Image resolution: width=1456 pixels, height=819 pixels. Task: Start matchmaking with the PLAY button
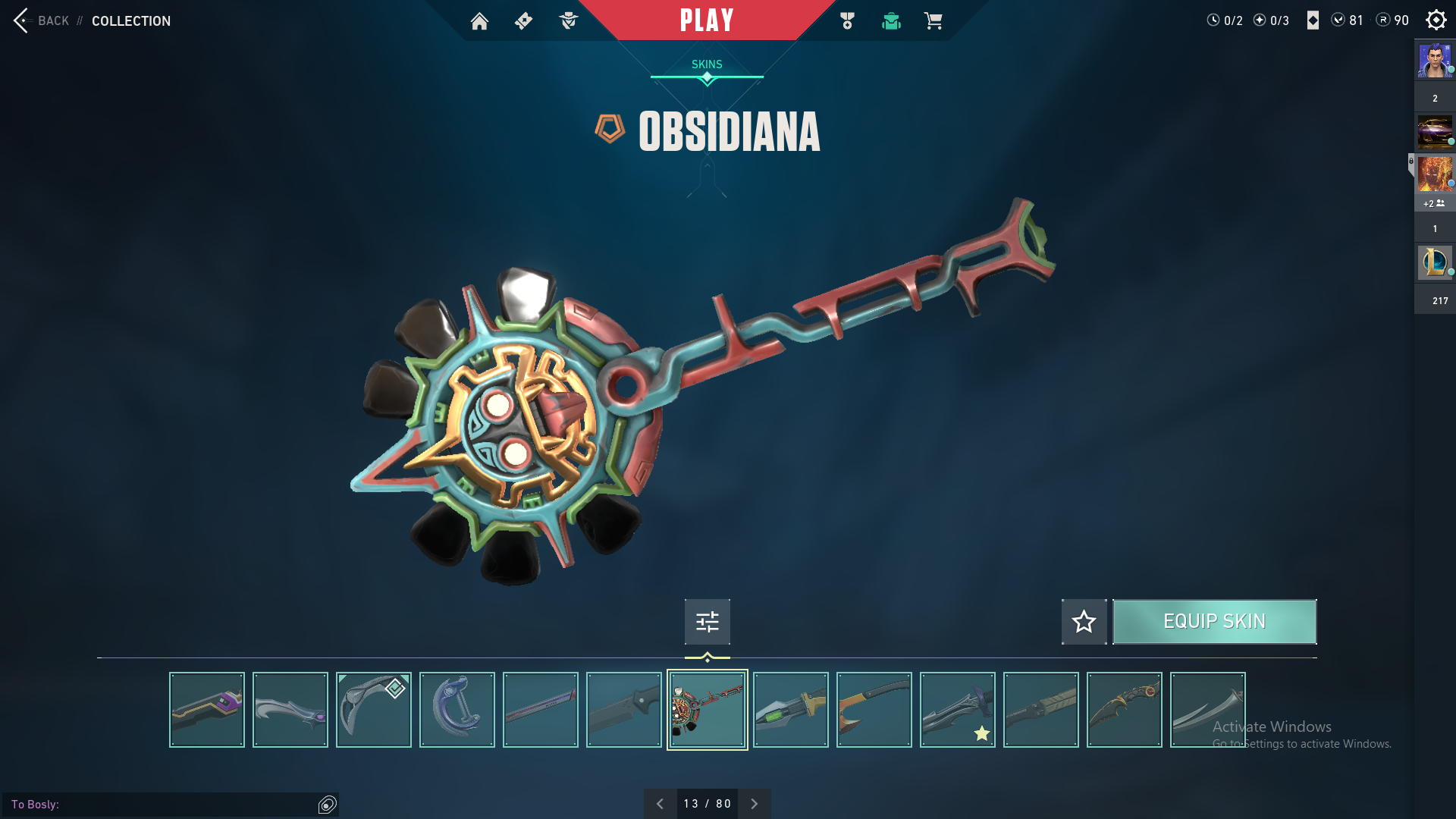pos(706,20)
